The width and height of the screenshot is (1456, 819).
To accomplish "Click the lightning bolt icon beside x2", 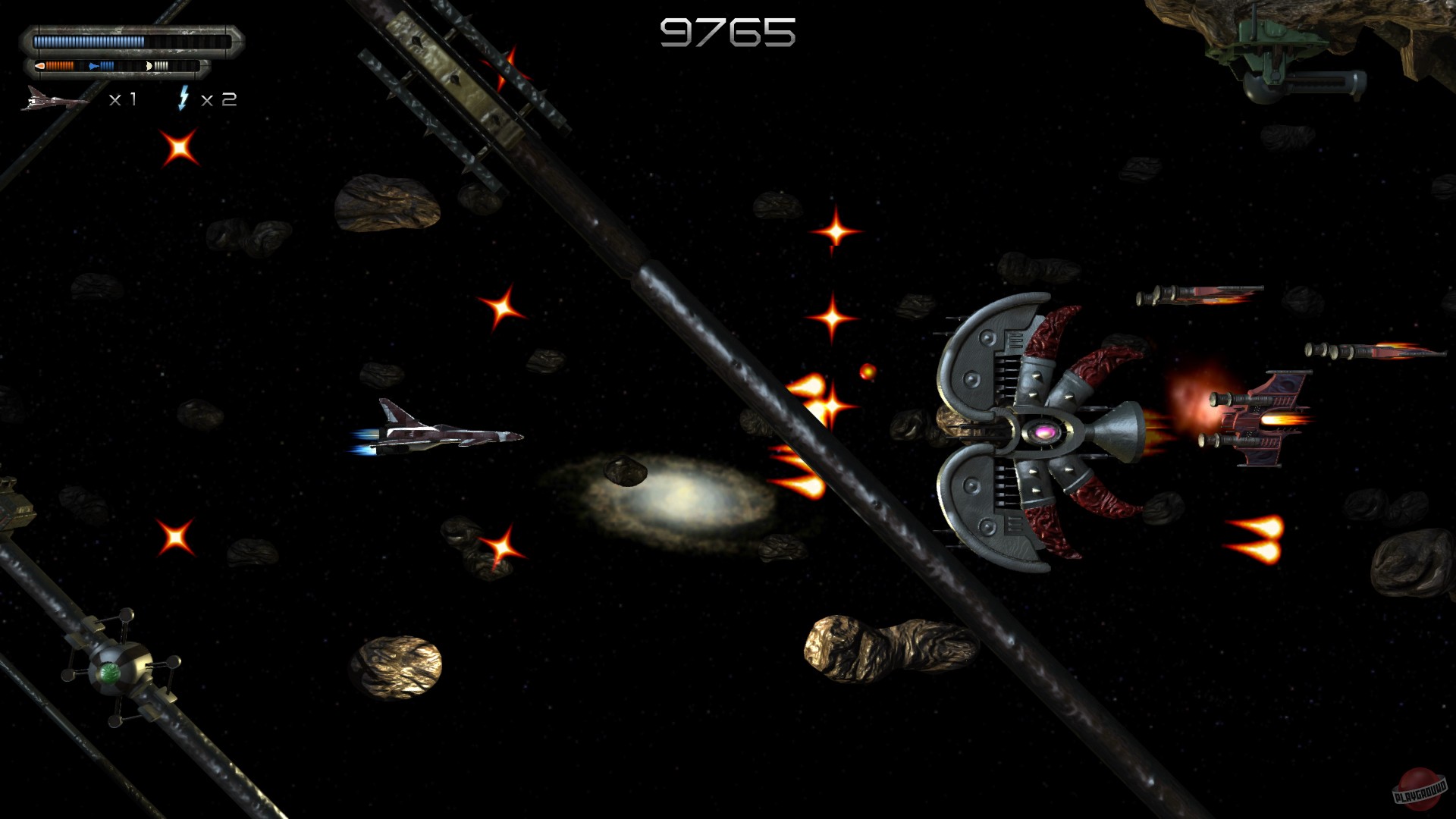I will 184,99.
